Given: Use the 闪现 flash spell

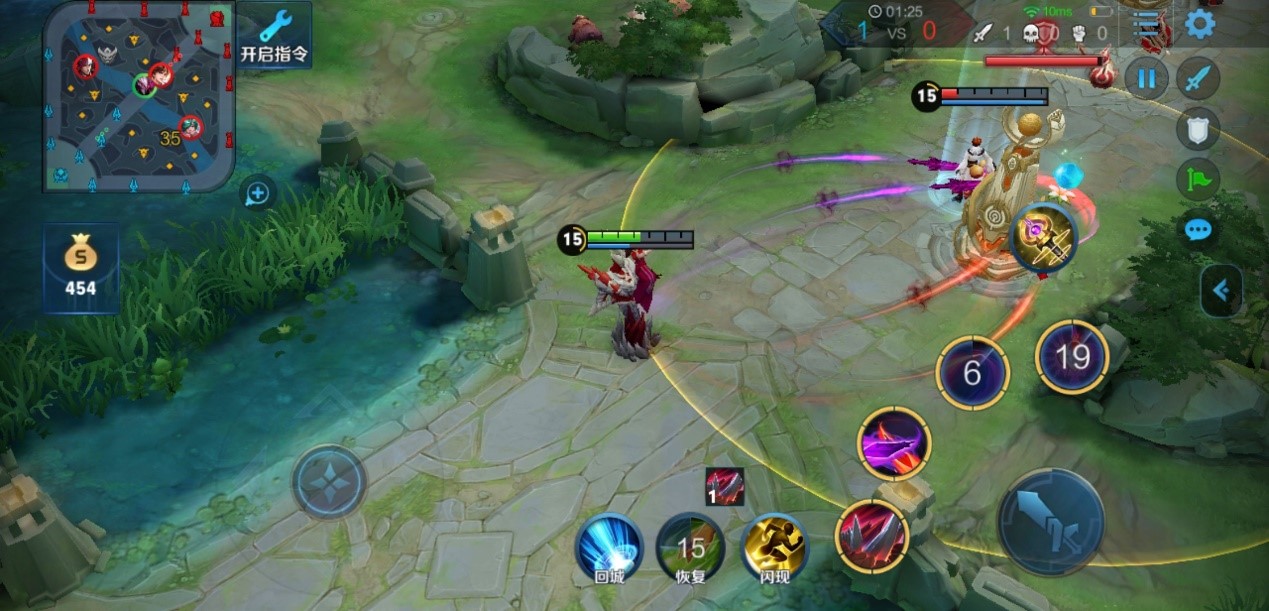Looking at the screenshot, I should coord(774,547).
